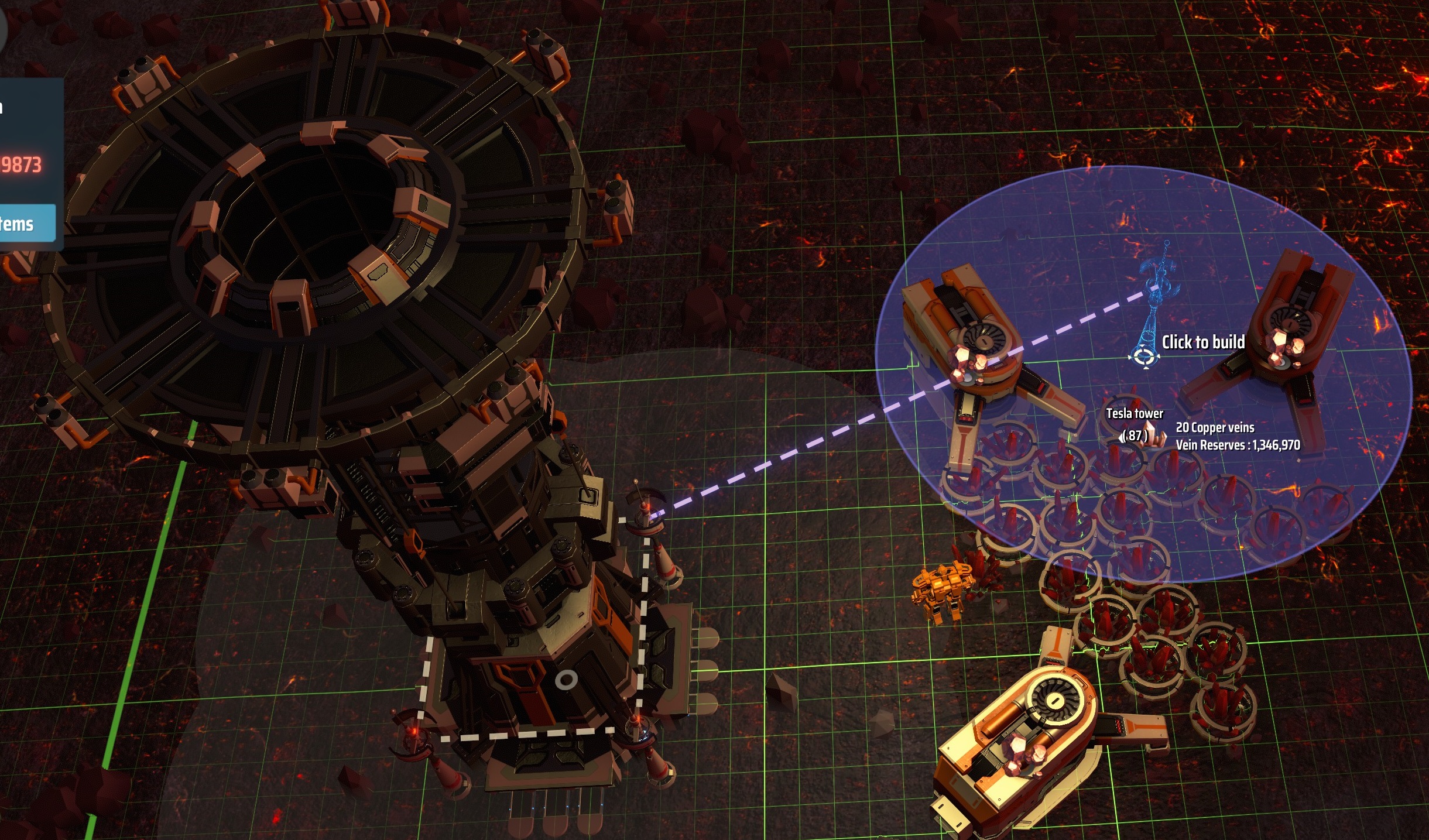Click the blue button ending in "tems"
The image size is (1429, 840).
[26, 224]
